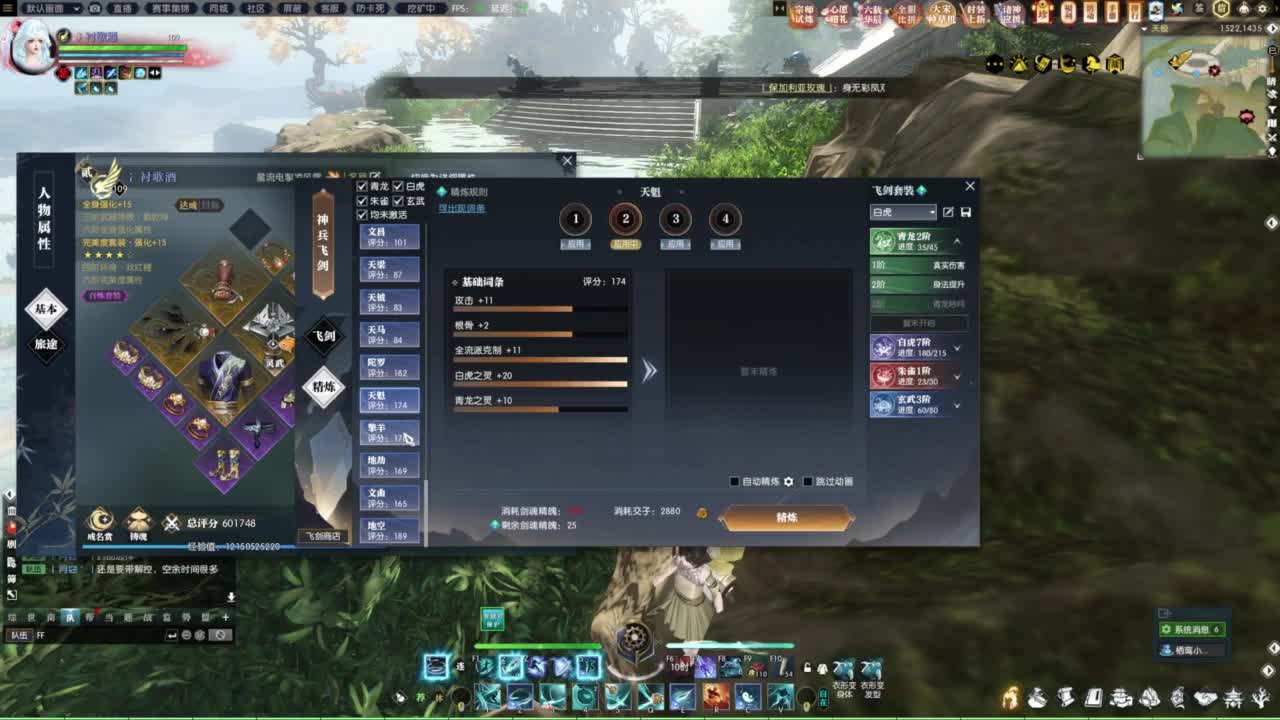This screenshot has width=1280, height=720.
Task: Click the 精炼 refine button
Action: point(787,520)
